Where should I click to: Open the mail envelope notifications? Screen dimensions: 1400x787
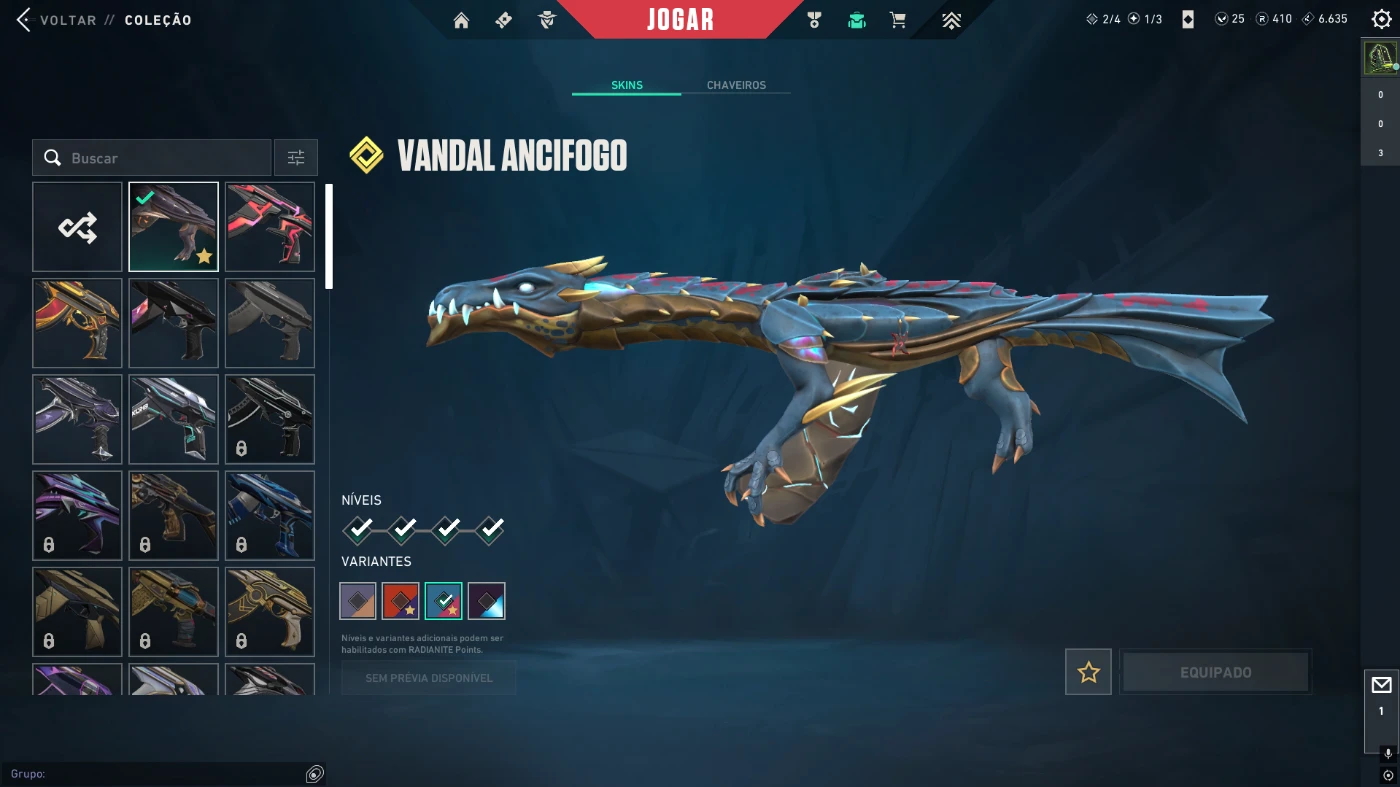pyautogui.click(x=1381, y=685)
